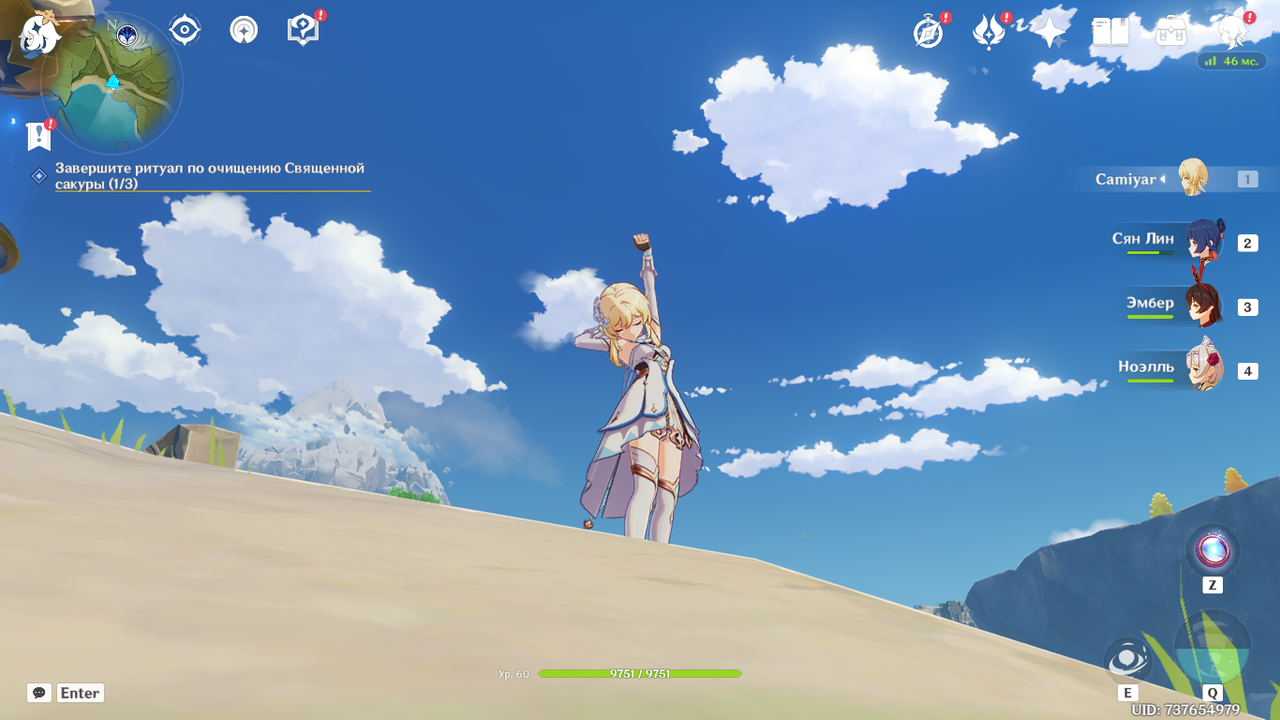This screenshot has height=720, width=1280.
Task: Open the chat speech bubble
Action: click(39, 693)
